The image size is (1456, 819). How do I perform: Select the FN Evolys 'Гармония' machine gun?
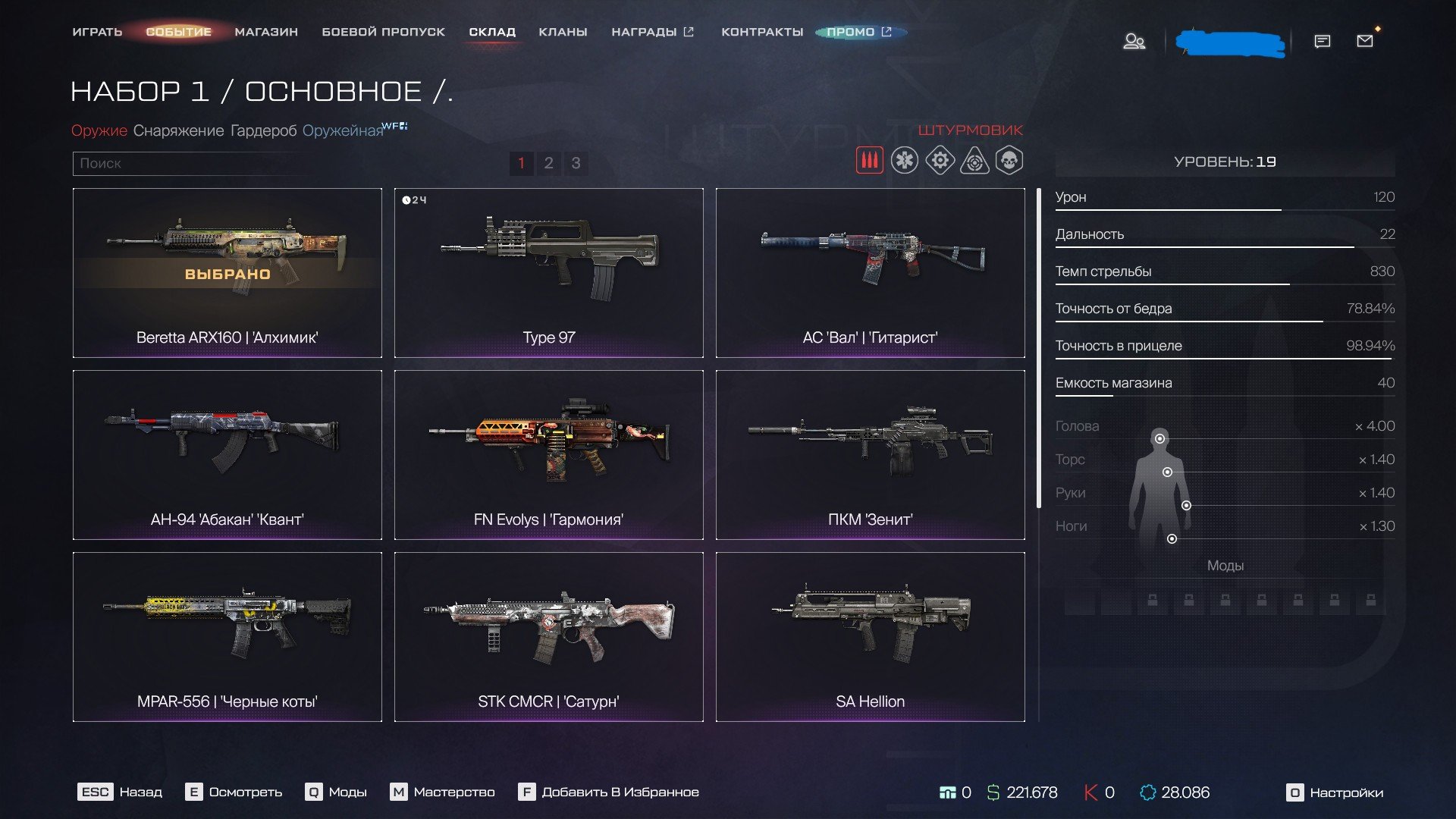pyautogui.click(x=548, y=454)
